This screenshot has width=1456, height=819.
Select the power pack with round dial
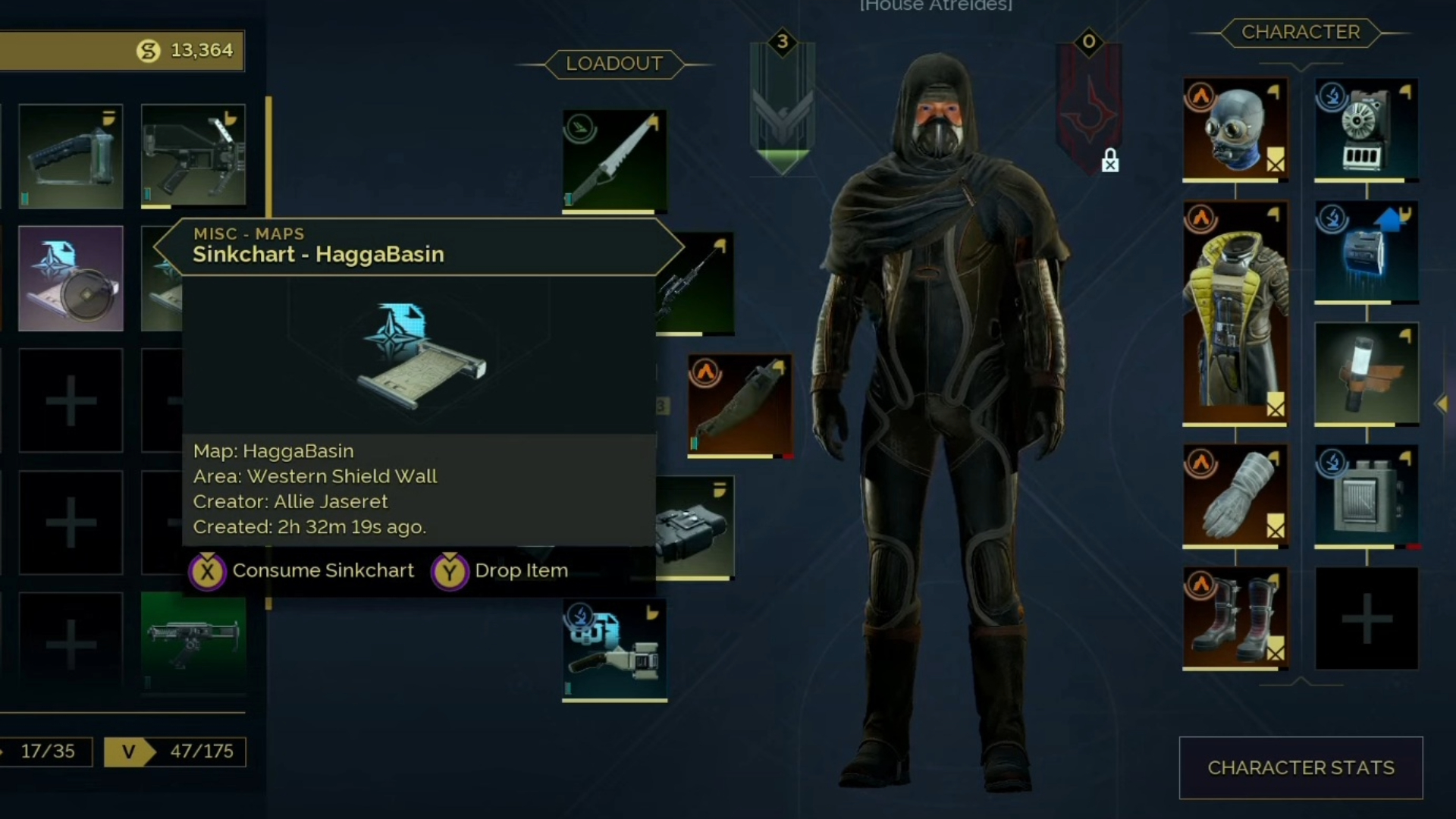[x=1366, y=129]
